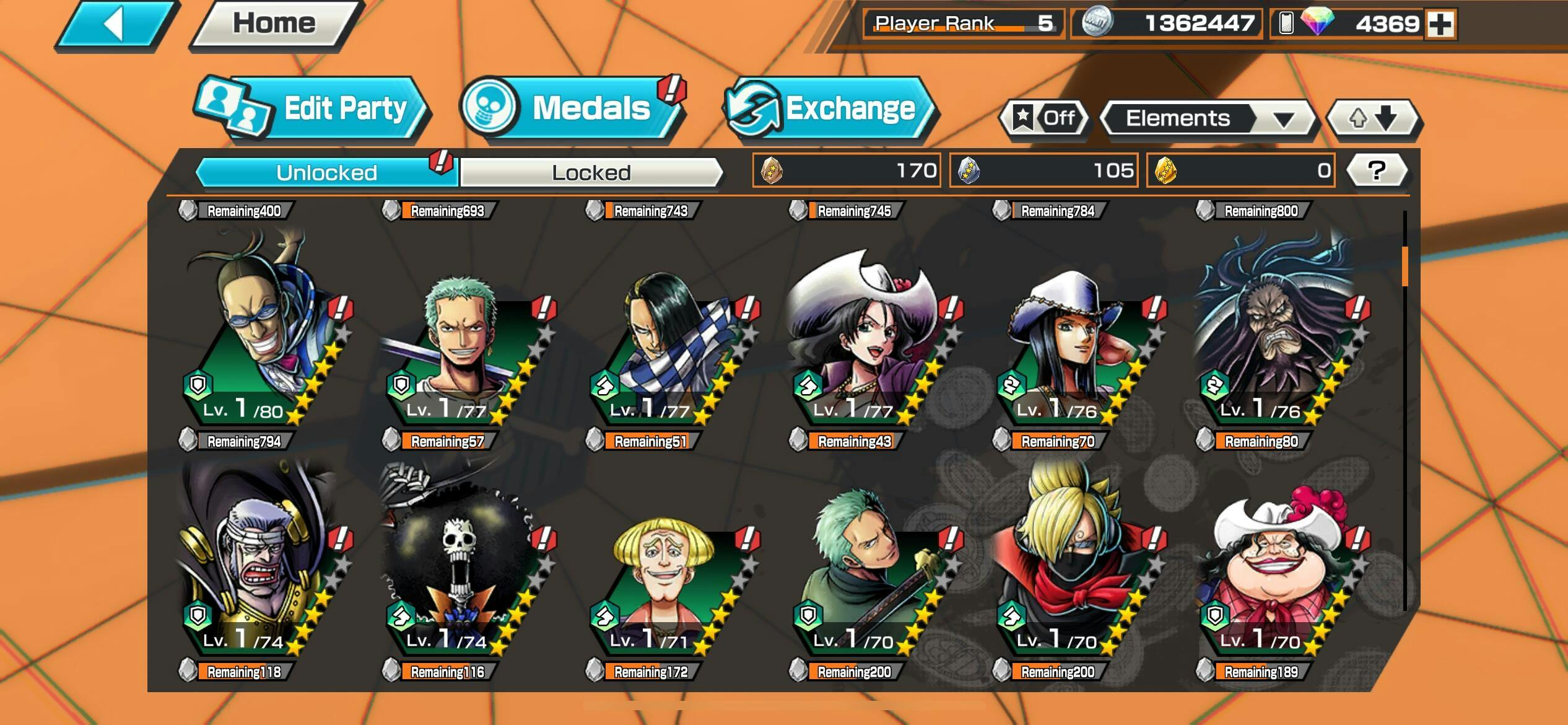Switch to the Locked tab
The height and width of the screenshot is (725, 1568).
point(591,172)
